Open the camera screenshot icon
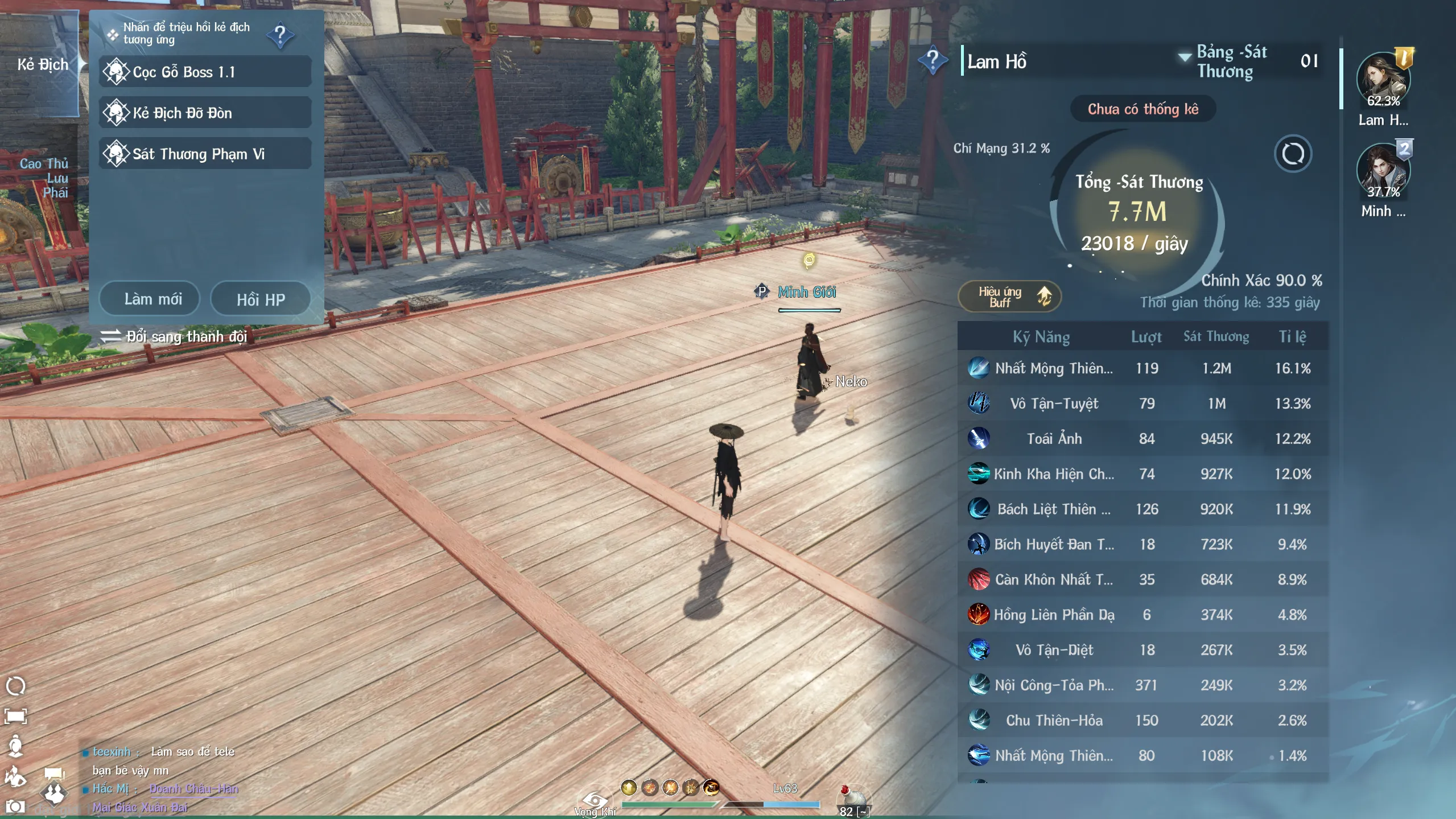This screenshot has width=1456, height=819. pos(15,806)
